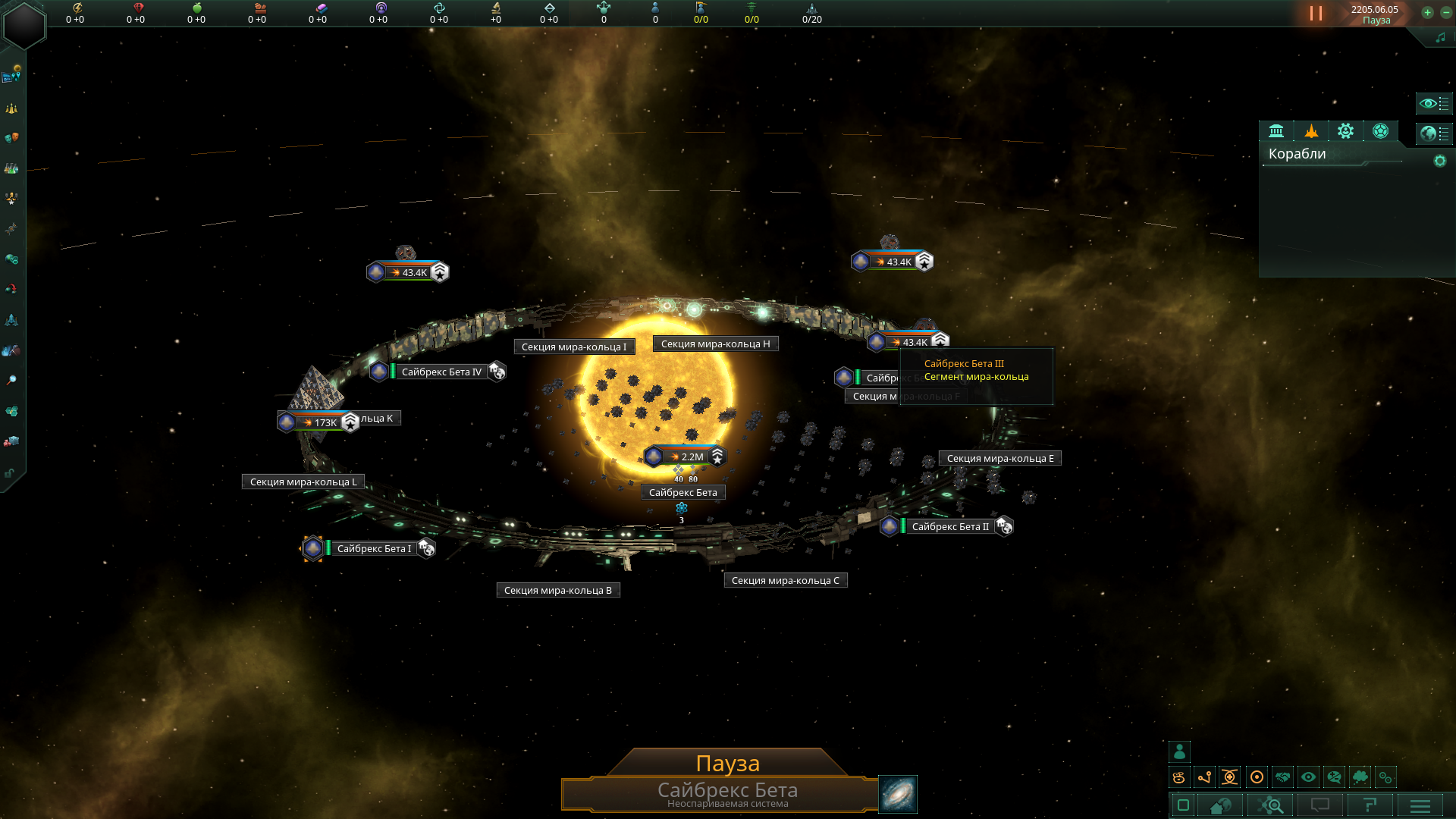
Task: Select the orange ship outliner tab
Action: [1311, 131]
